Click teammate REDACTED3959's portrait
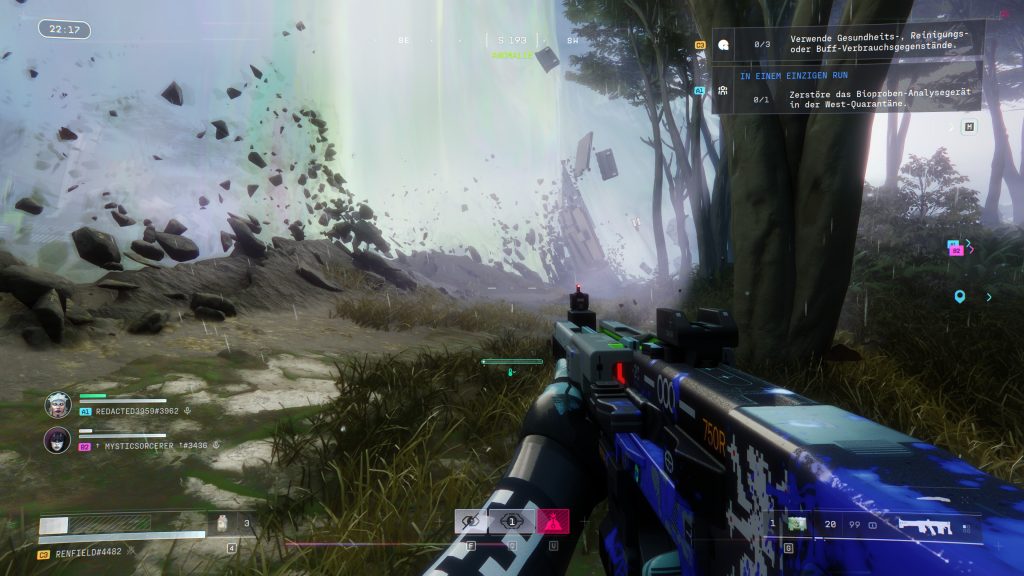 tap(58, 404)
